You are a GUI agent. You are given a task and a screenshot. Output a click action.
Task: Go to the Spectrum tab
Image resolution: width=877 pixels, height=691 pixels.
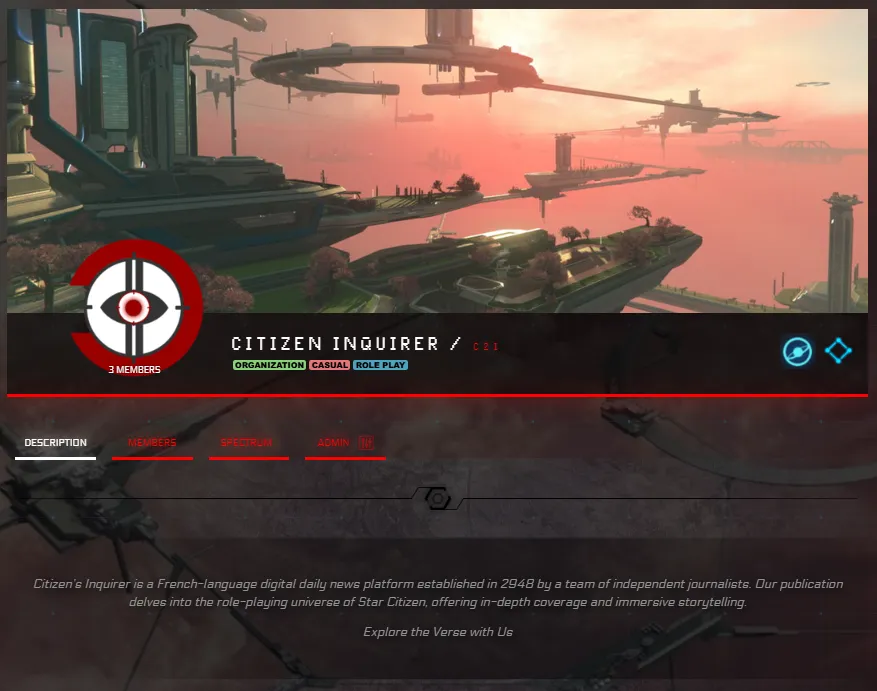pyautogui.click(x=246, y=443)
